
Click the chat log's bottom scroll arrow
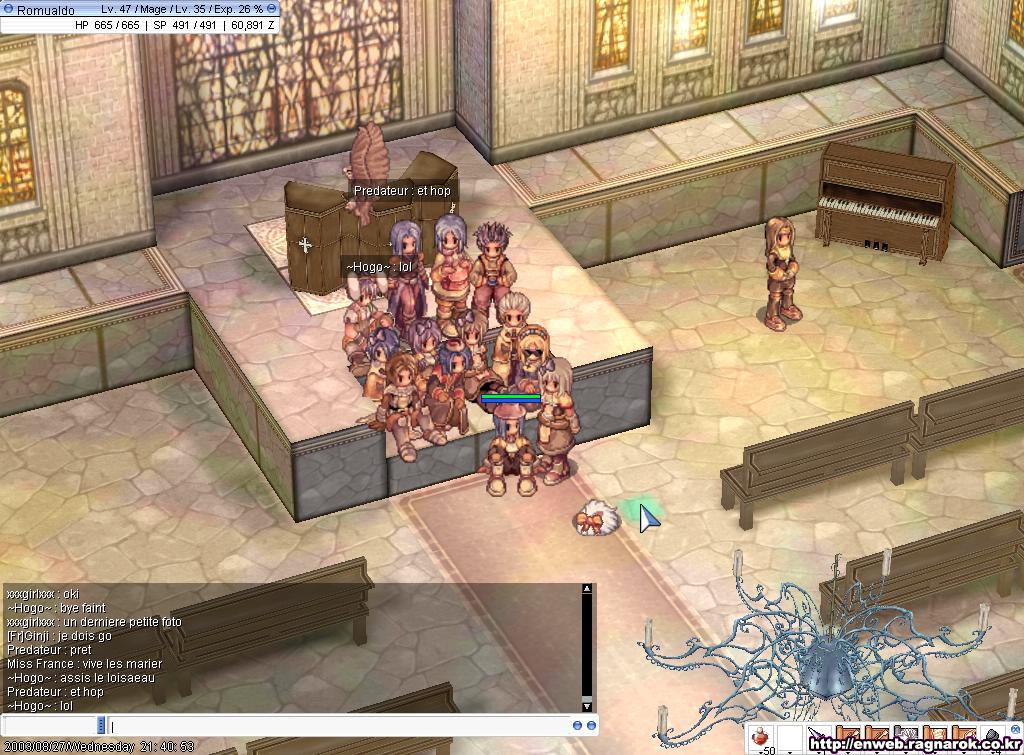pyautogui.click(x=587, y=705)
